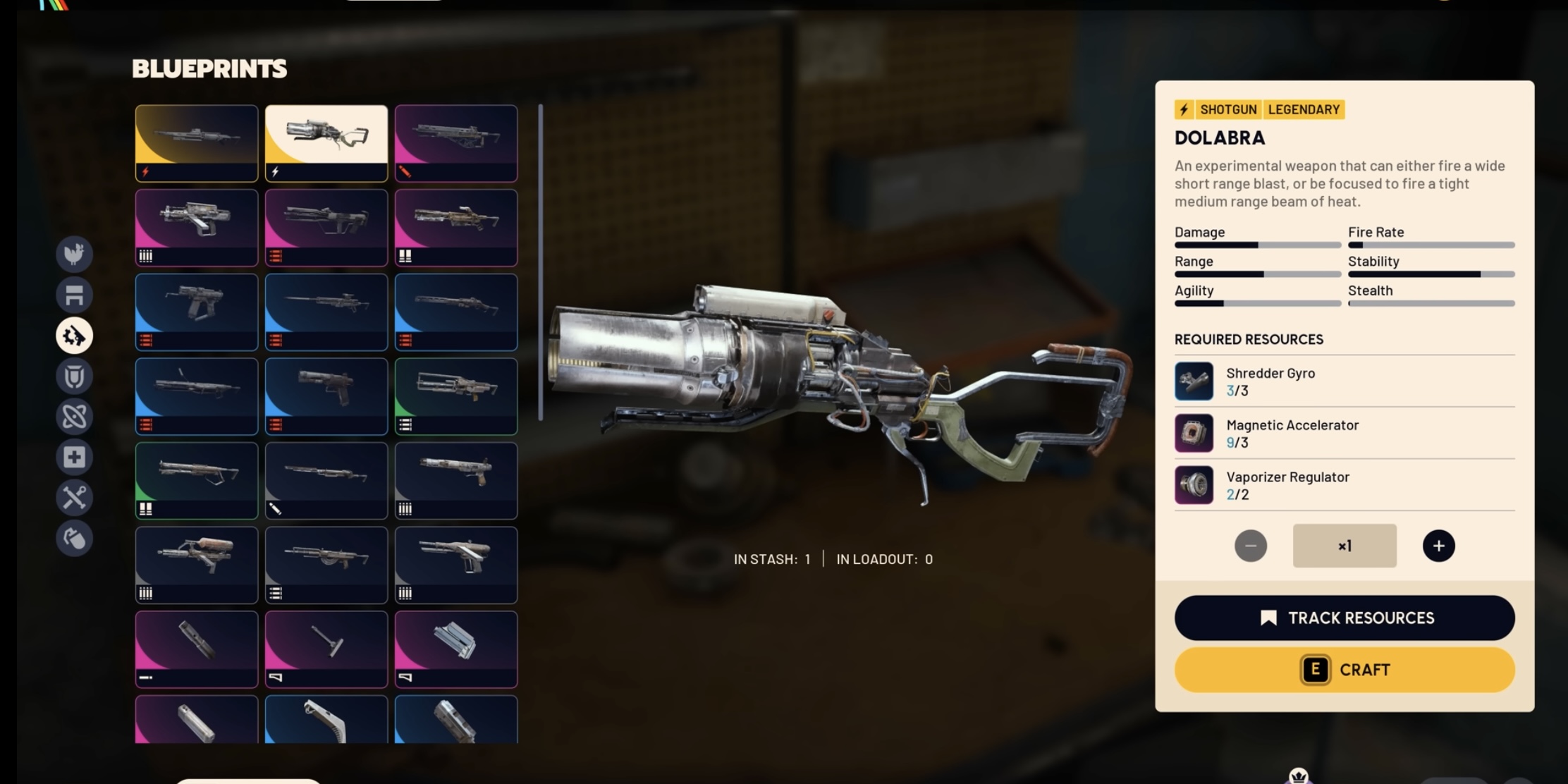Select the weapon crafting gear icon
The image size is (1568, 784).
74,336
